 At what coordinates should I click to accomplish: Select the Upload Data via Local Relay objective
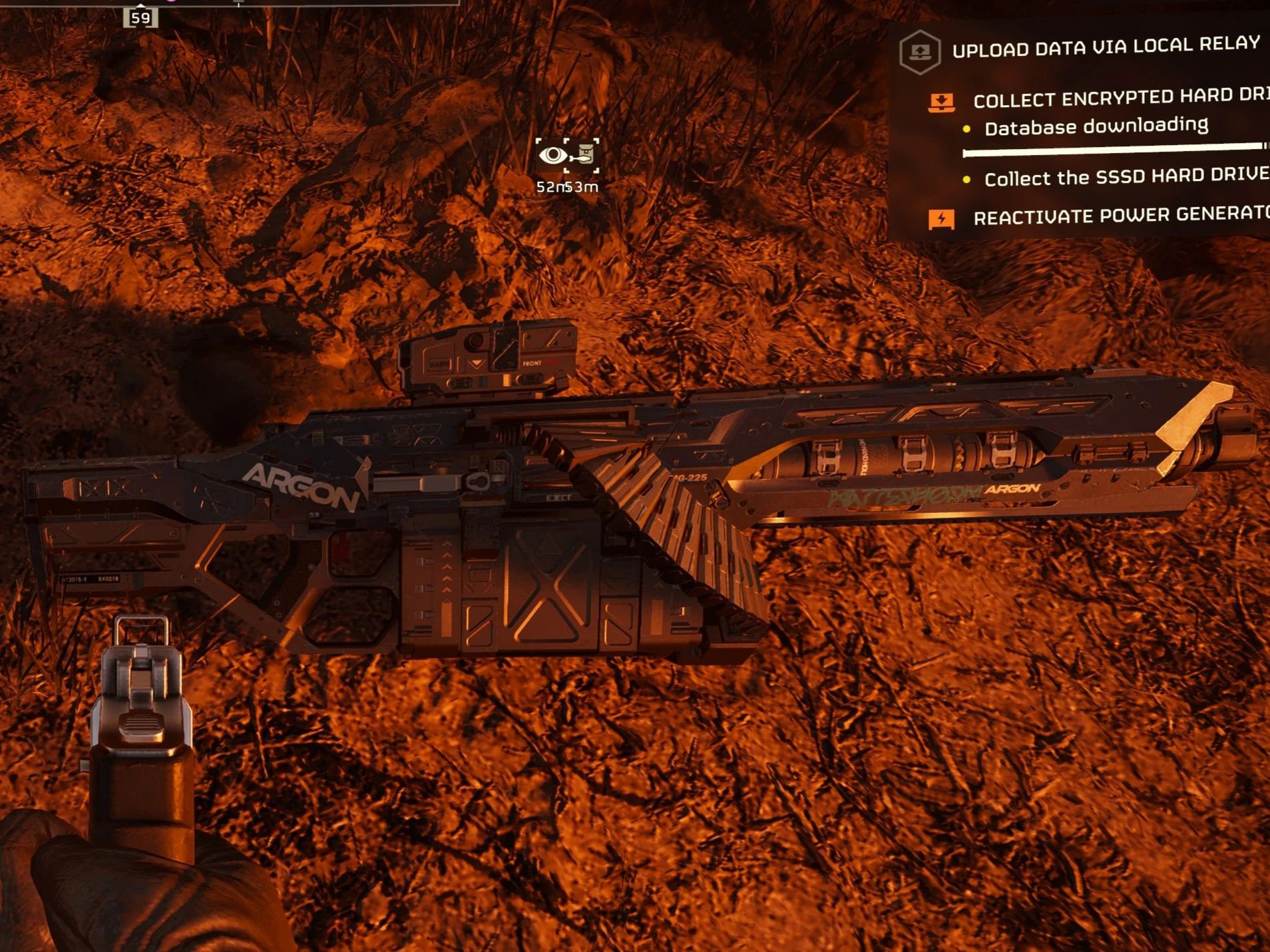[x=1106, y=47]
